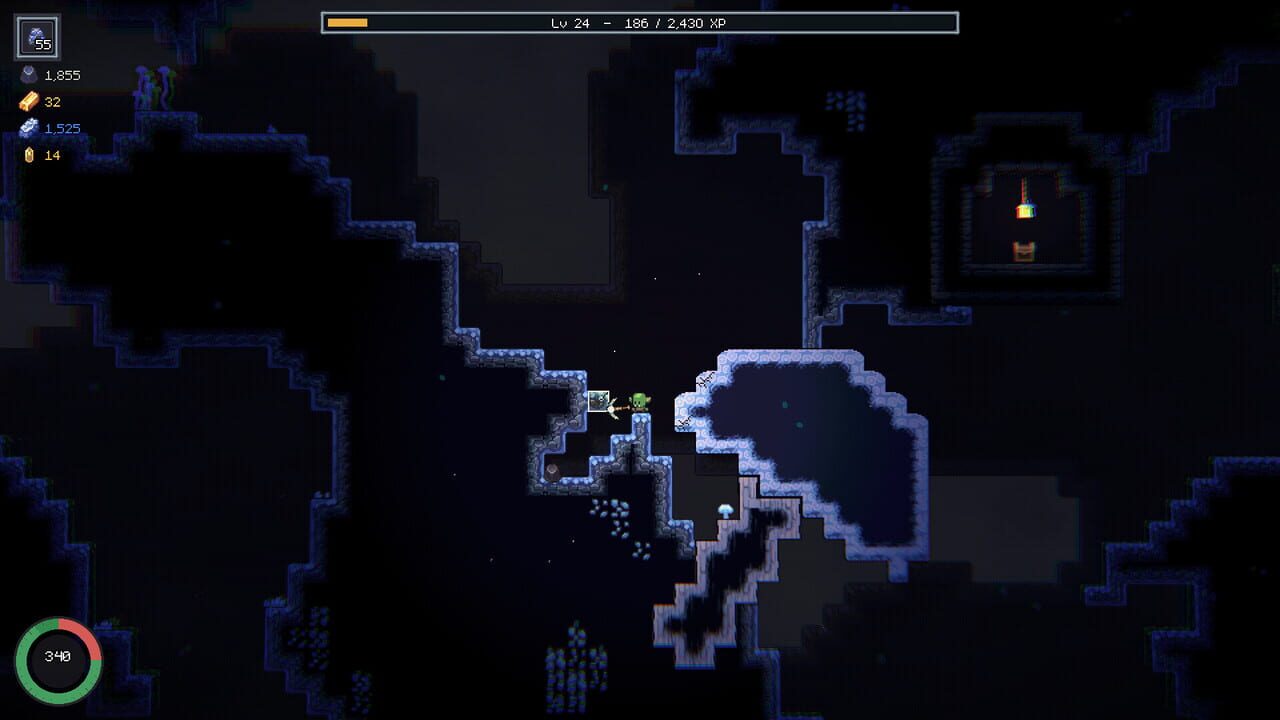Click the gold bar icon next to 32

click(x=27, y=101)
